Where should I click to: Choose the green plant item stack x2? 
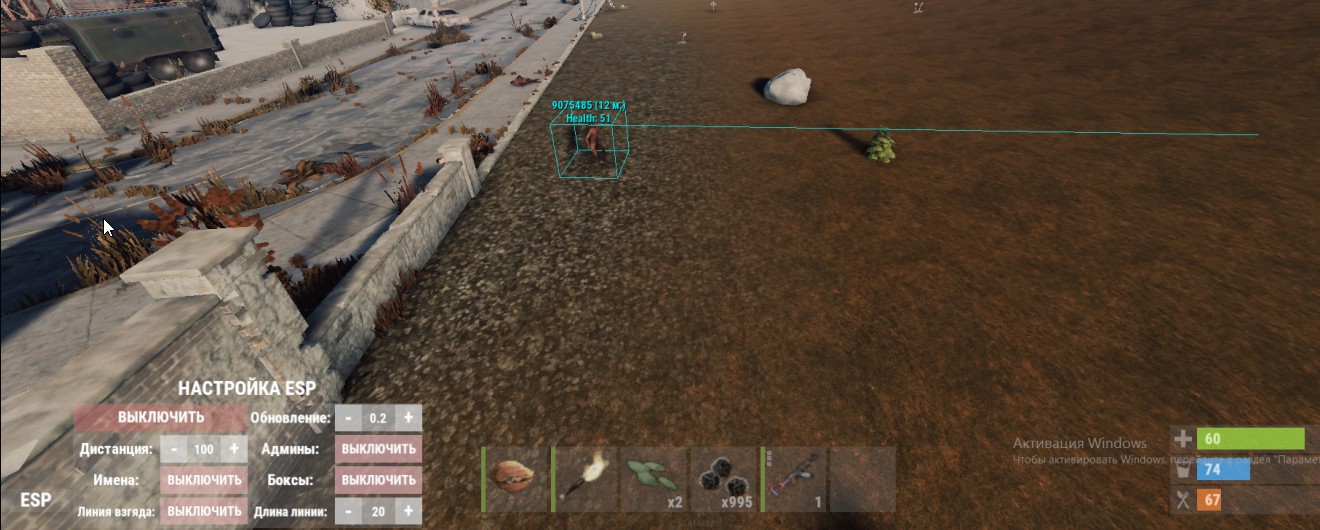click(656, 480)
